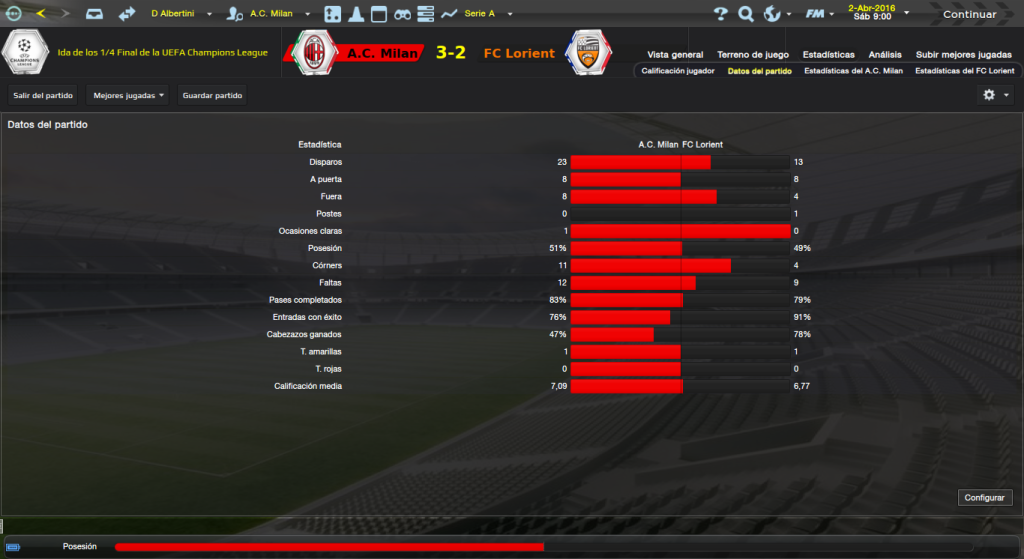Viewport: 1024px width, 559px height.
Task: Open the gear settings dropdown
Action: [x=996, y=95]
